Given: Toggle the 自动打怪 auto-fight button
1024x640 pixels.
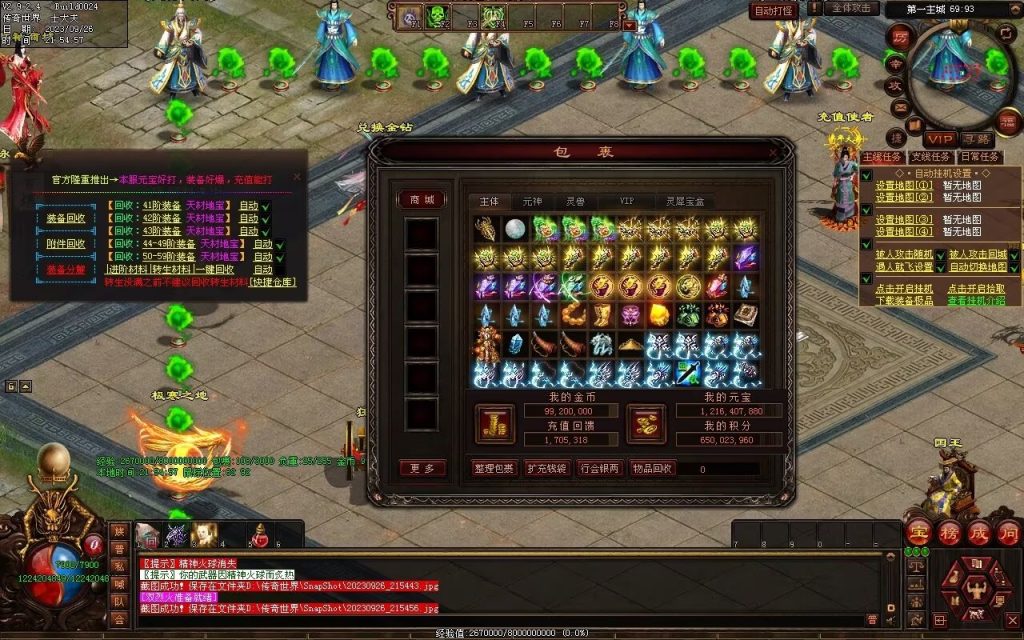Looking at the screenshot, I should tap(774, 10).
